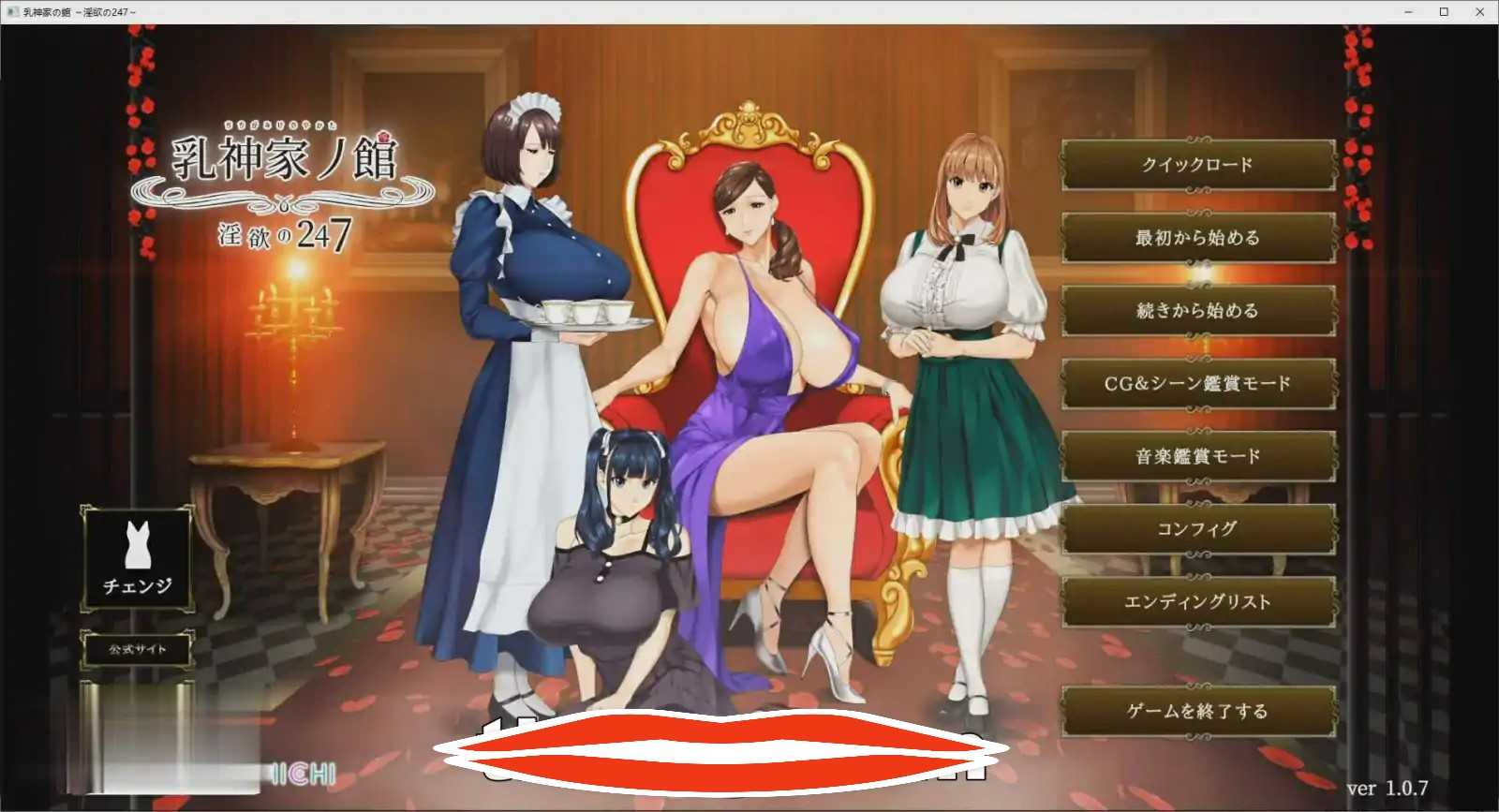Visit the 公式サイト official website
This screenshot has height=812, width=1499.
138,647
